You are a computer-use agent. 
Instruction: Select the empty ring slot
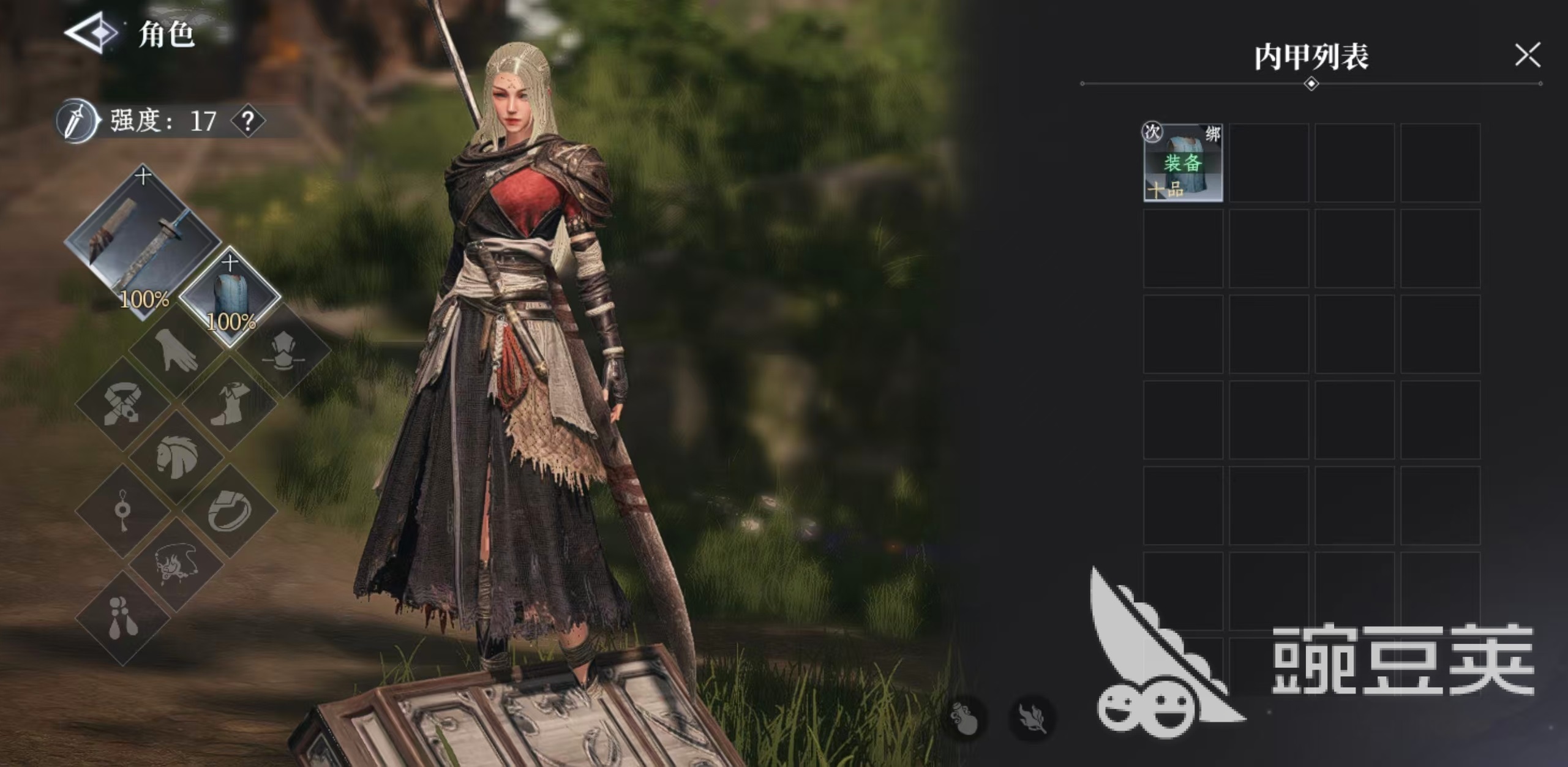(230, 511)
